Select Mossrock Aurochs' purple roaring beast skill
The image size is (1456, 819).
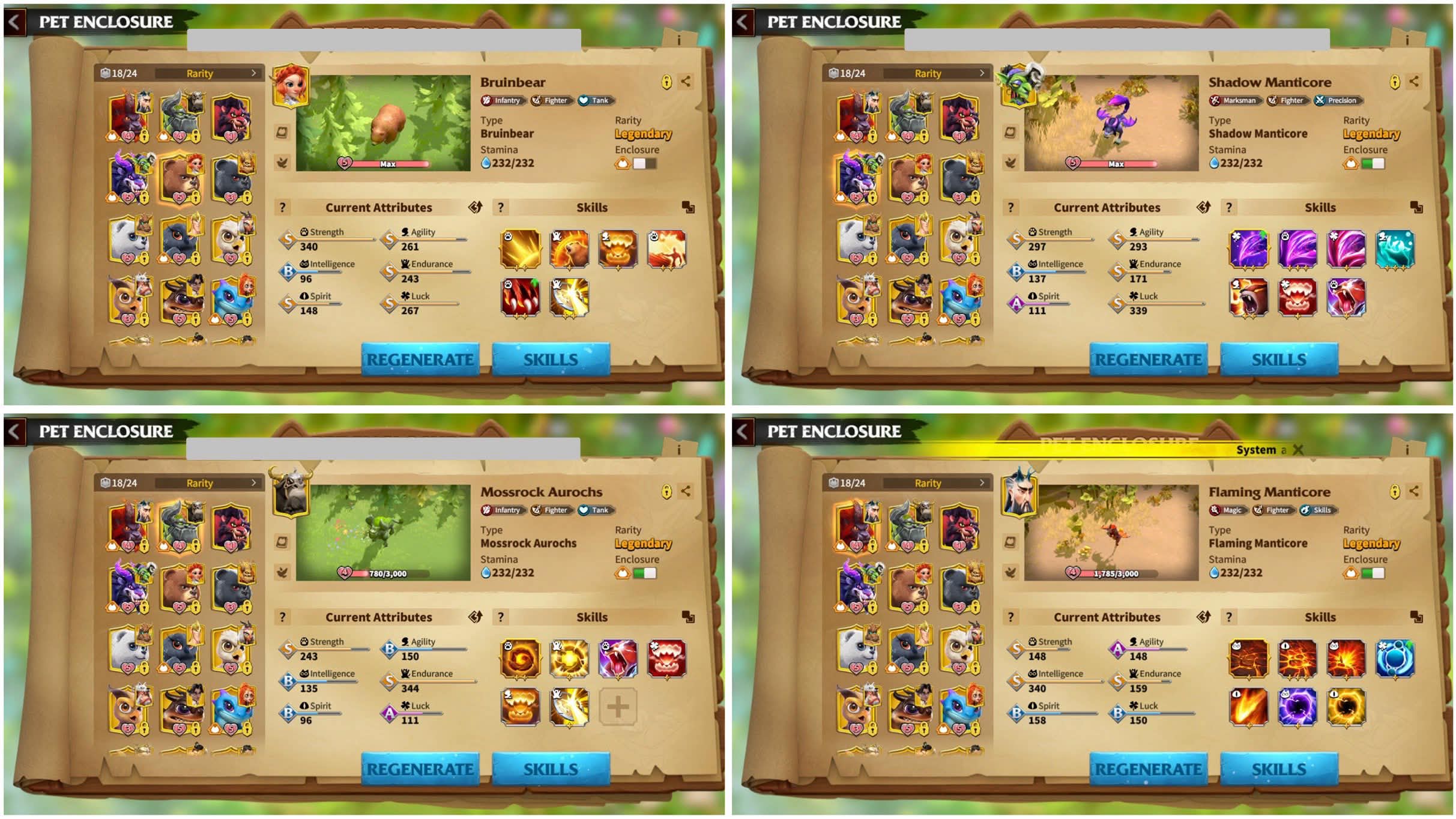click(x=618, y=658)
